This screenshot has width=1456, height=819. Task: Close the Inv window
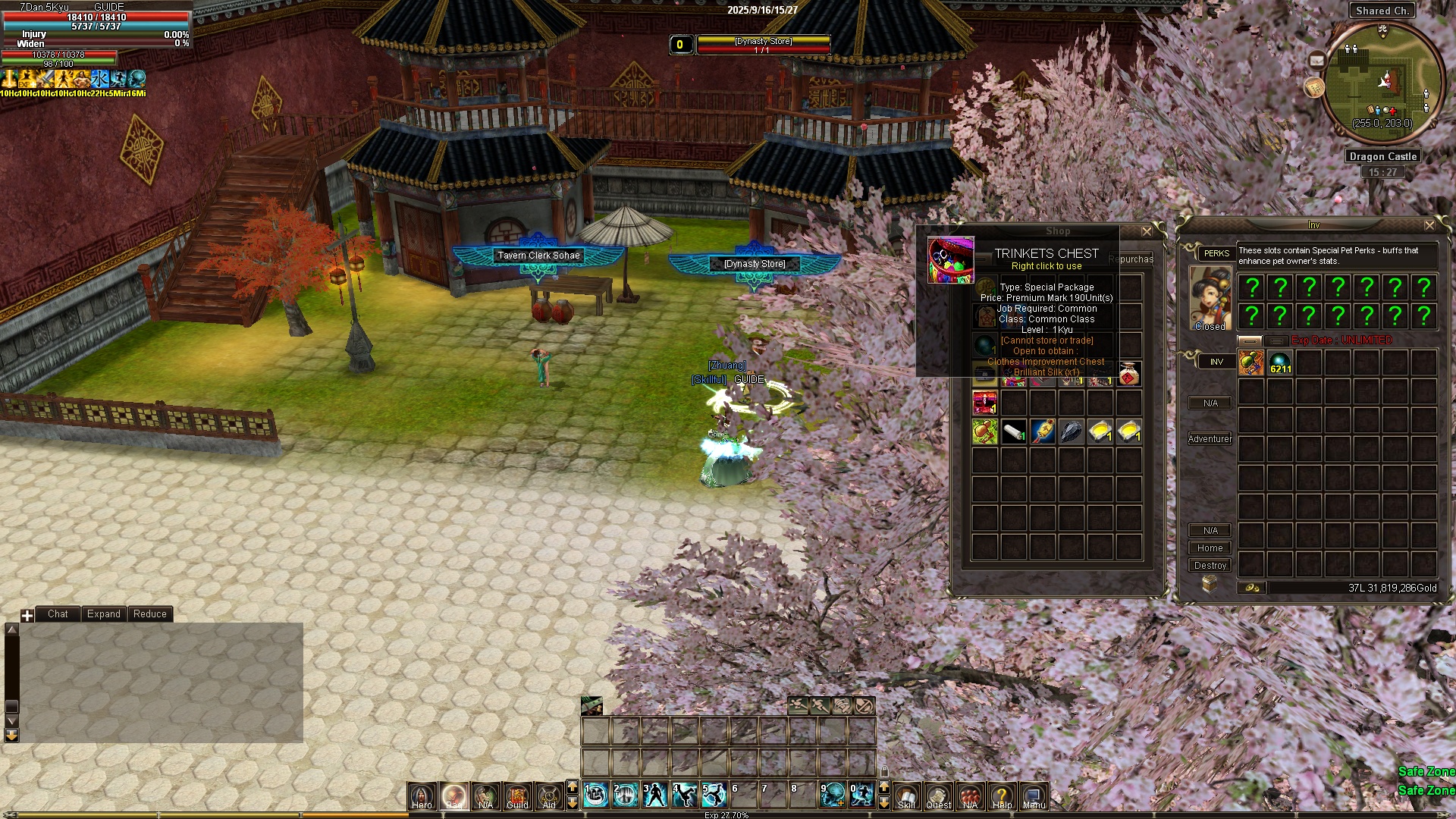point(1429,225)
